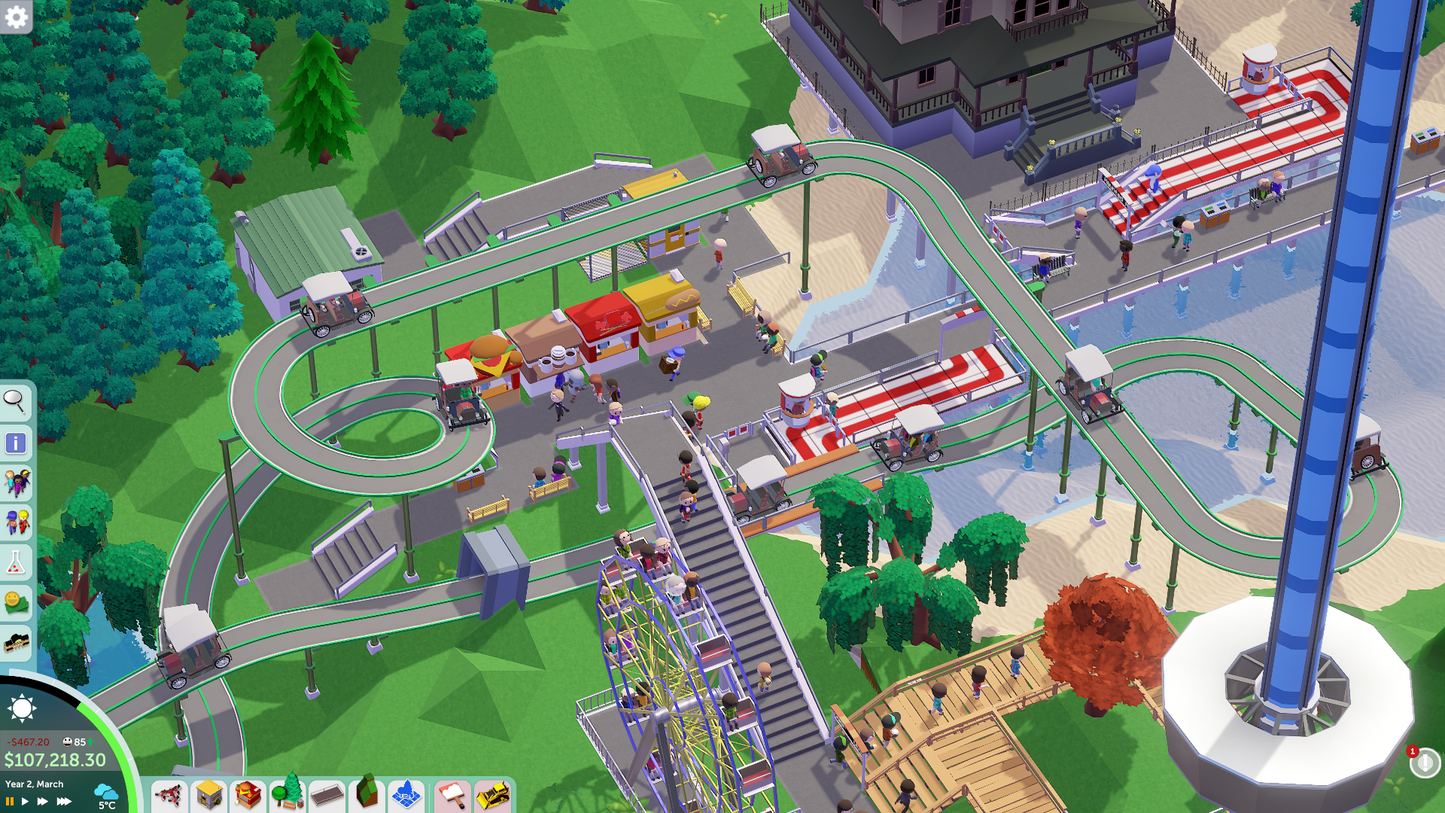Image resolution: width=1445 pixels, height=813 pixels.
Task: Open the finances panel with the smiley money icon
Action: 15,602
